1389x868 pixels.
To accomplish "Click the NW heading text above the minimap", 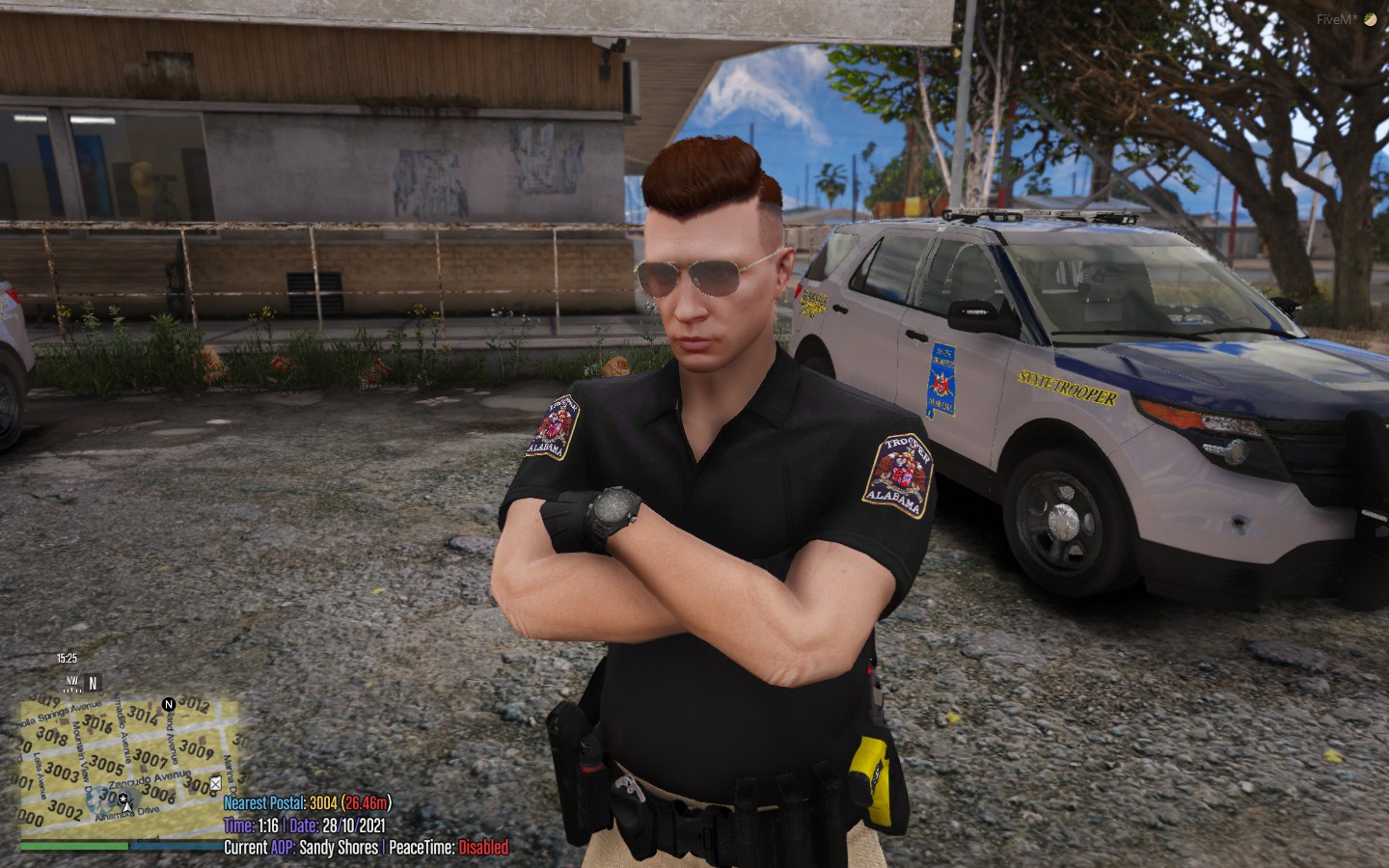I will (x=71, y=682).
